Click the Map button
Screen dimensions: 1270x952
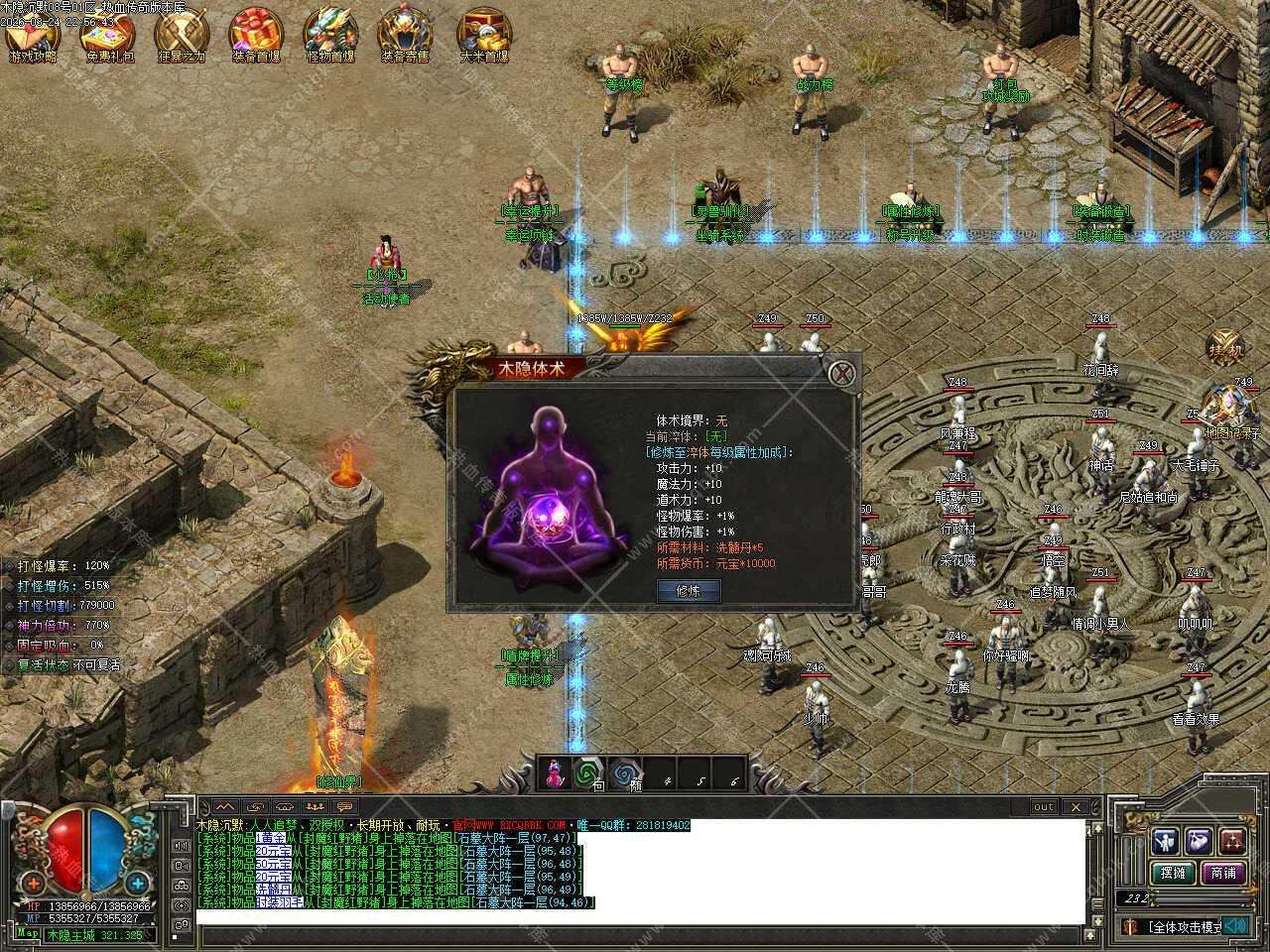coord(28,933)
